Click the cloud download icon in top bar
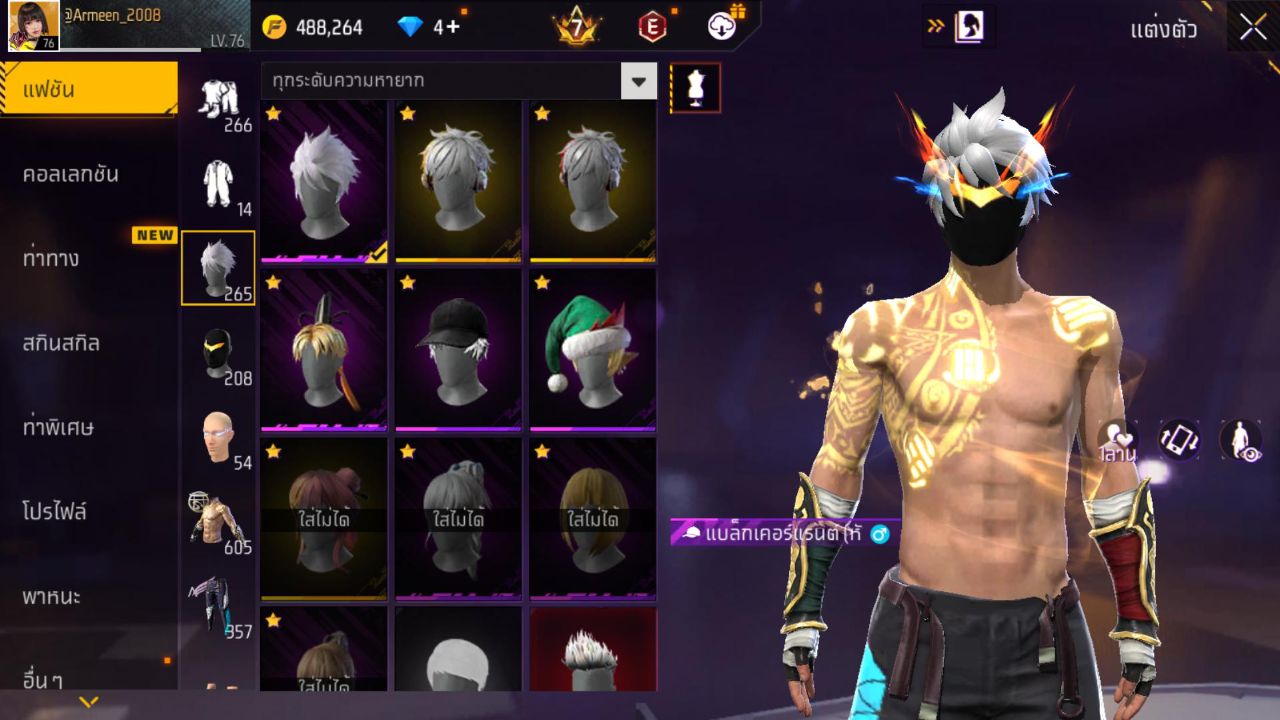This screenshot has height=720, width=1280. coord(720,27)
